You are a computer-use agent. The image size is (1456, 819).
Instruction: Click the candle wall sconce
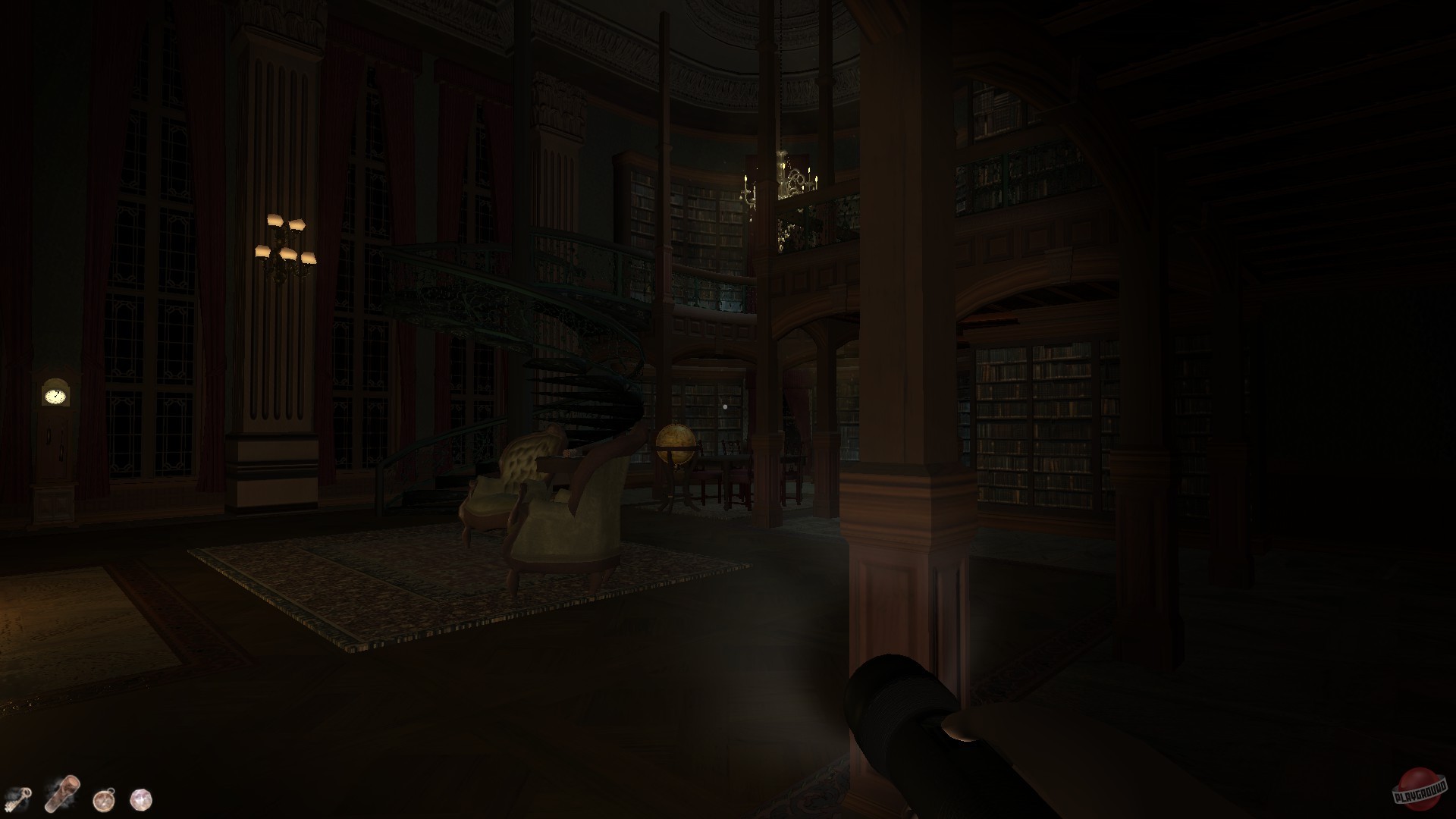[287, 243]
